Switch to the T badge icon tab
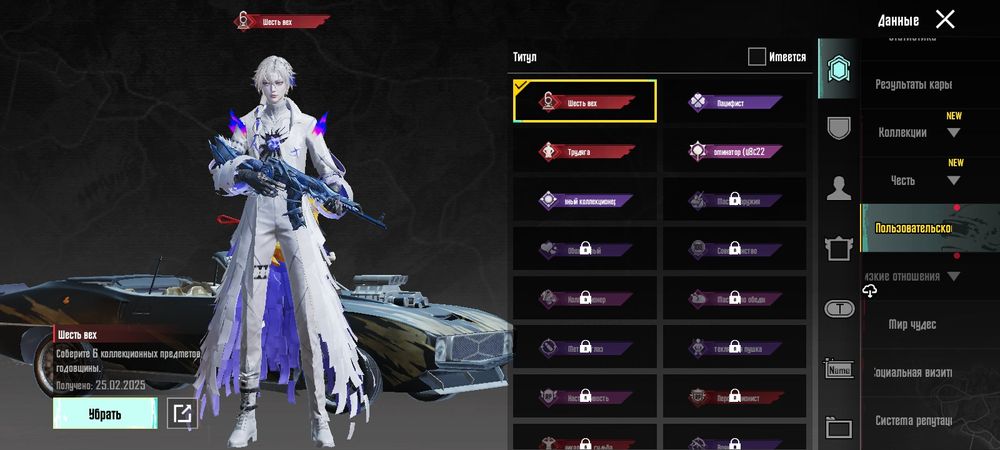The height and width of the screenshot is (450, 1000). coord(839,309)
